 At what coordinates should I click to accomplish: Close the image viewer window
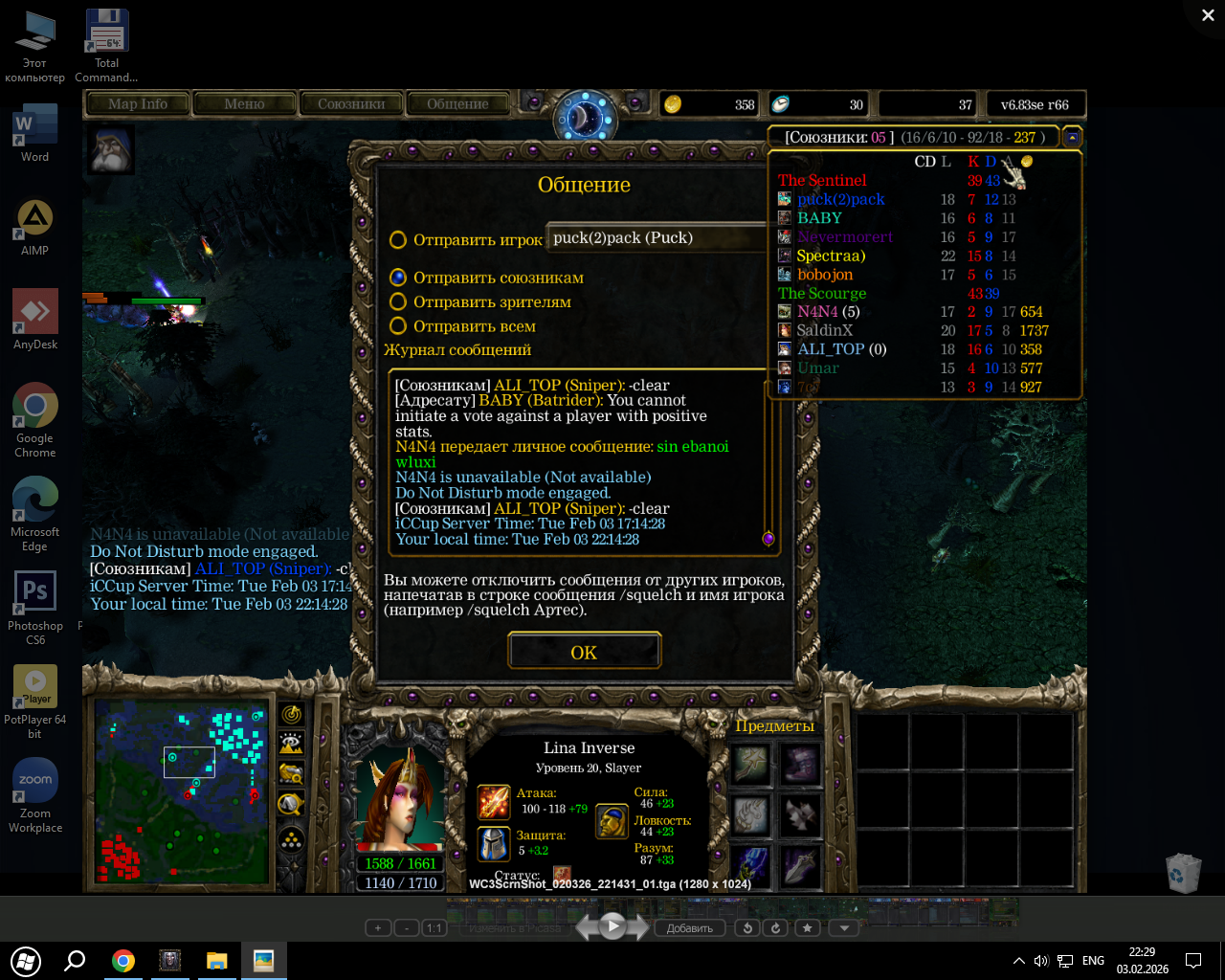click(1208, 15)
